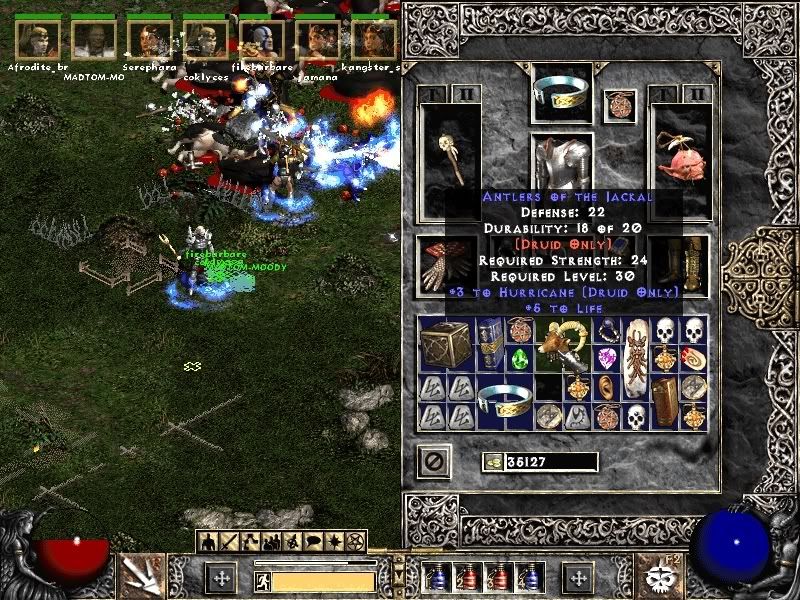Select the equipped amulet slot
The width and height of the screenshot is (800, 600).
(x=619, y=106)
